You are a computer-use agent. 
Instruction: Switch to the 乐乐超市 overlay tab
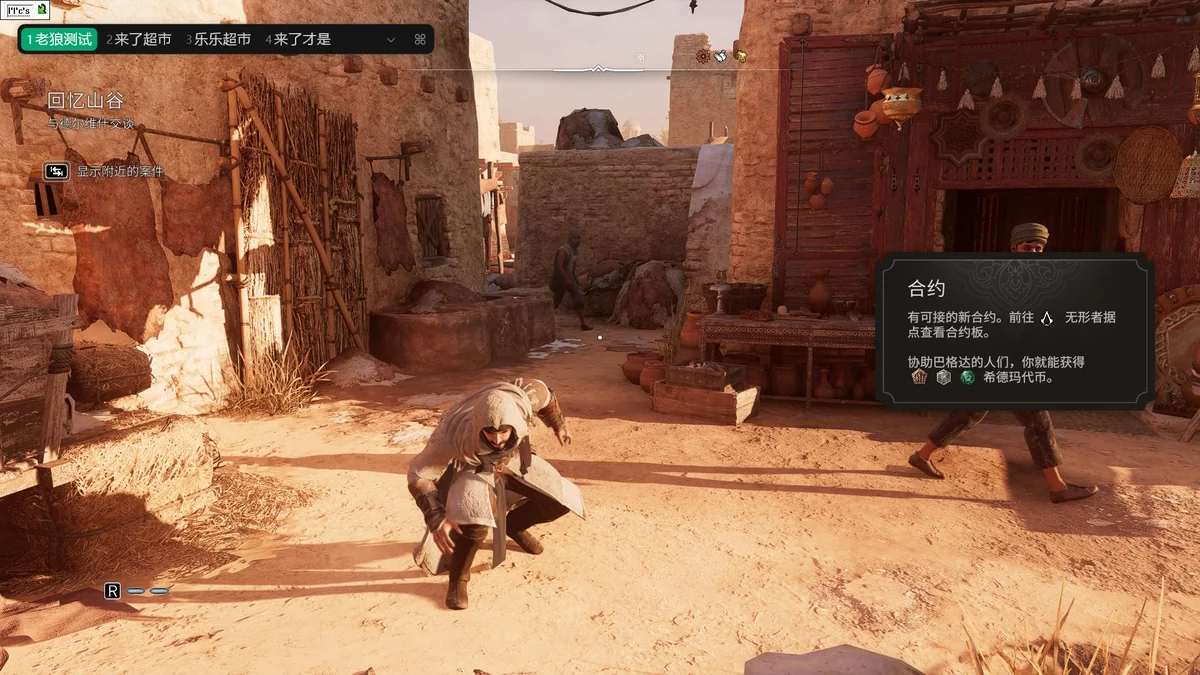[x=218, y=40]
